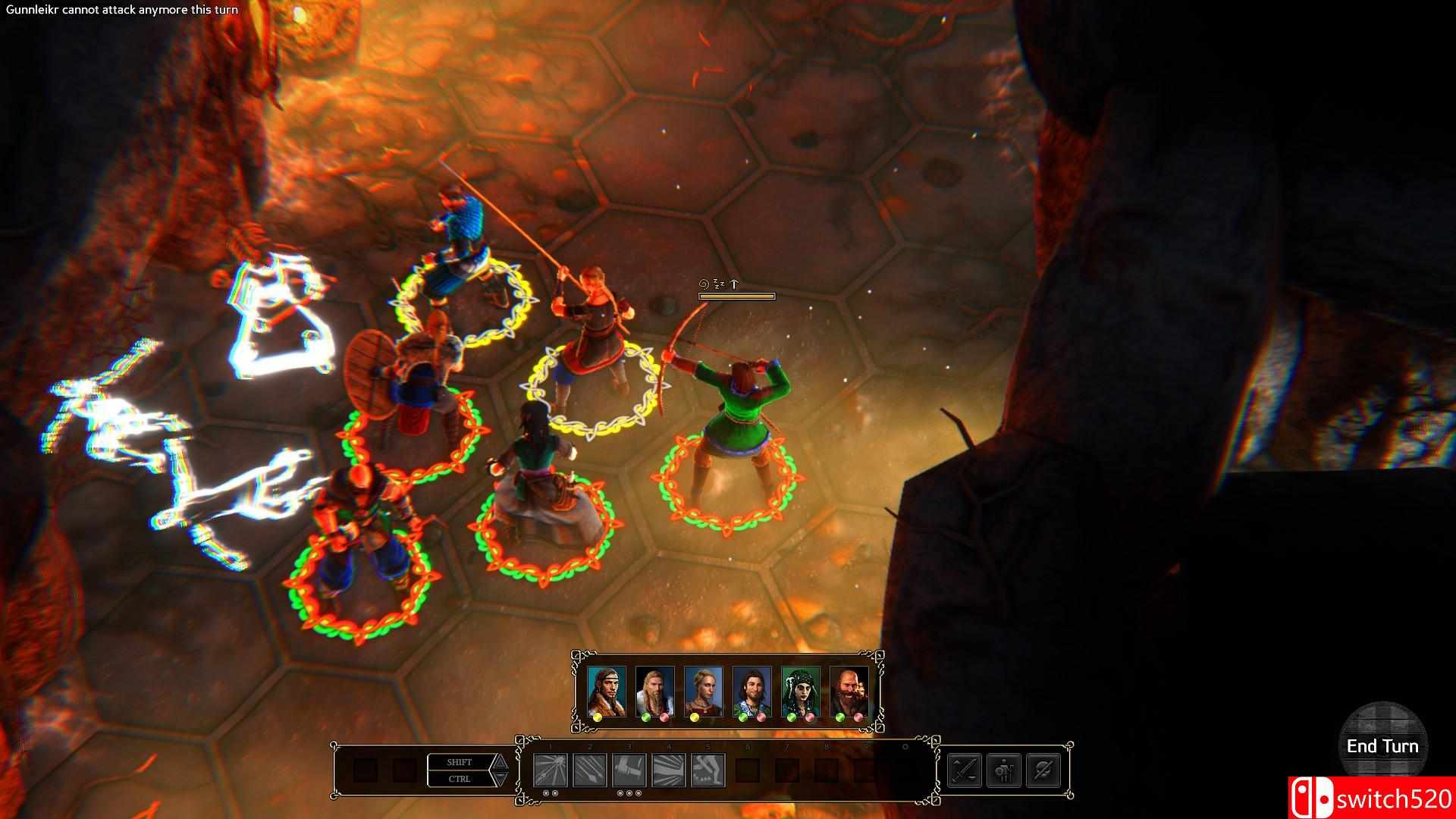Use the sweeping slash ability
The image size is (1456, 819).
pos(668,770)
